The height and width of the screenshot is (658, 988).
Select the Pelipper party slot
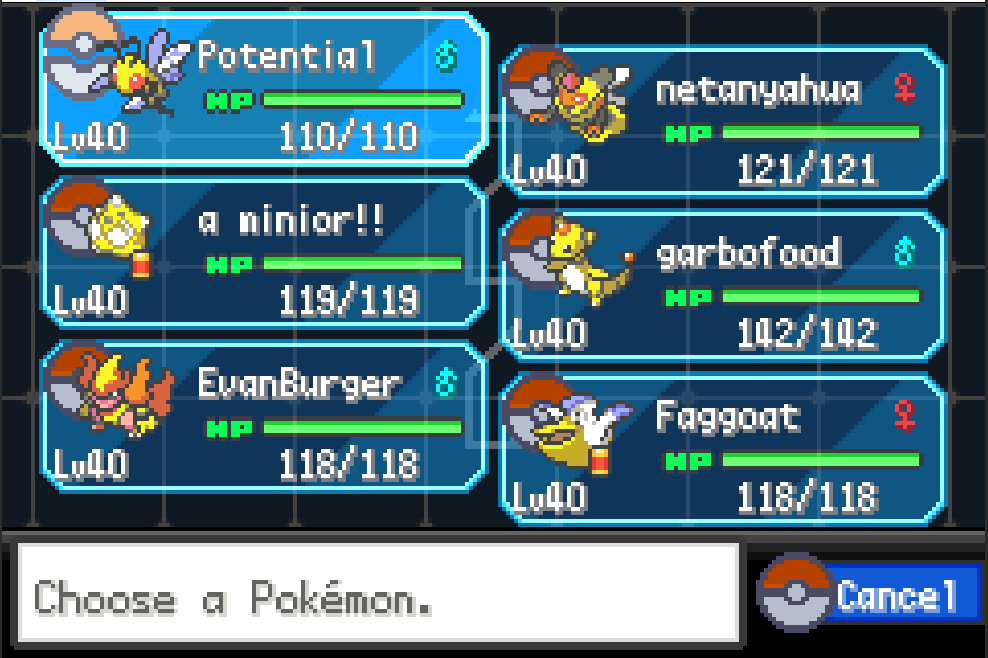(x=722, y=448)
